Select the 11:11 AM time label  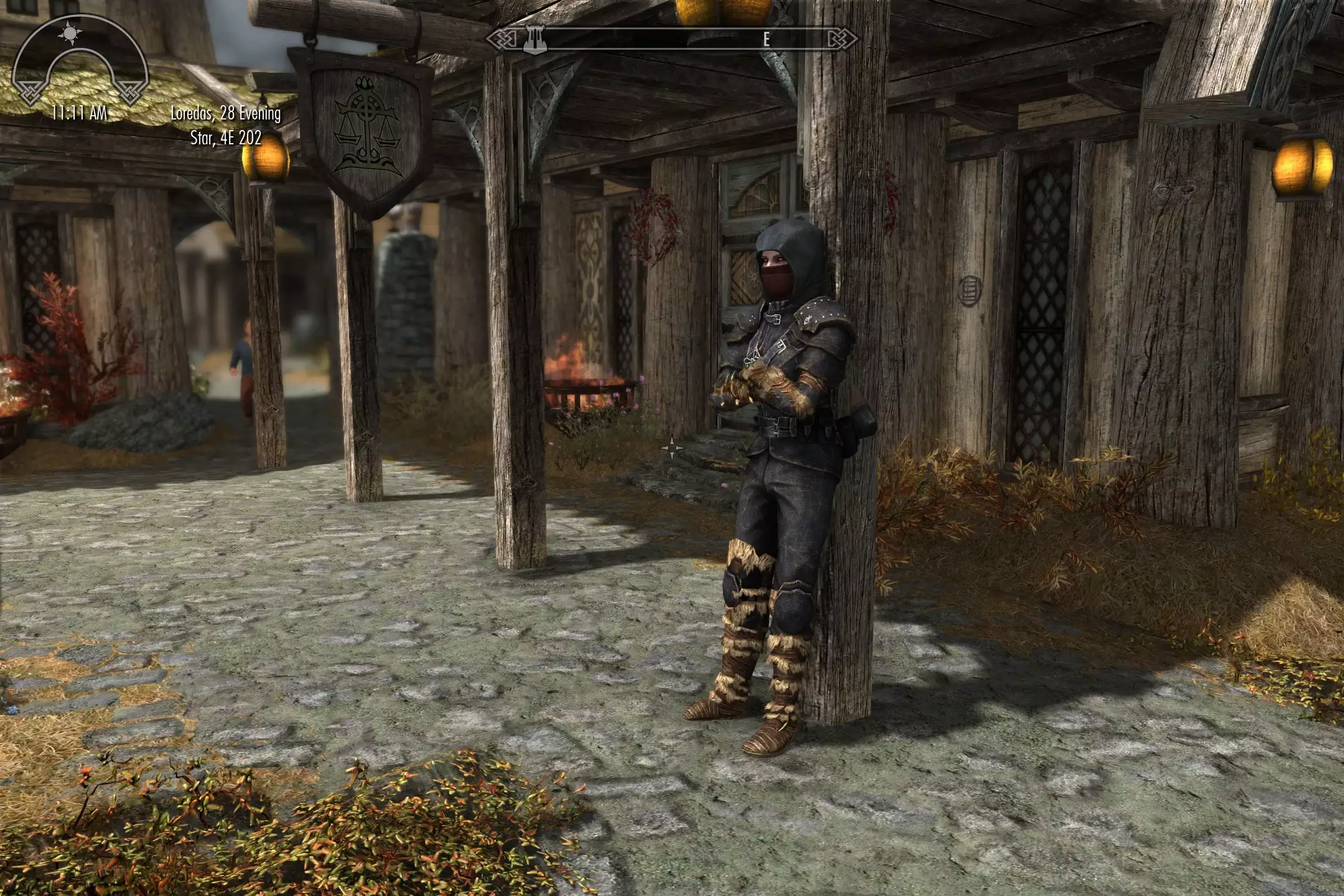pyautogui.click(x=80, y=112)
